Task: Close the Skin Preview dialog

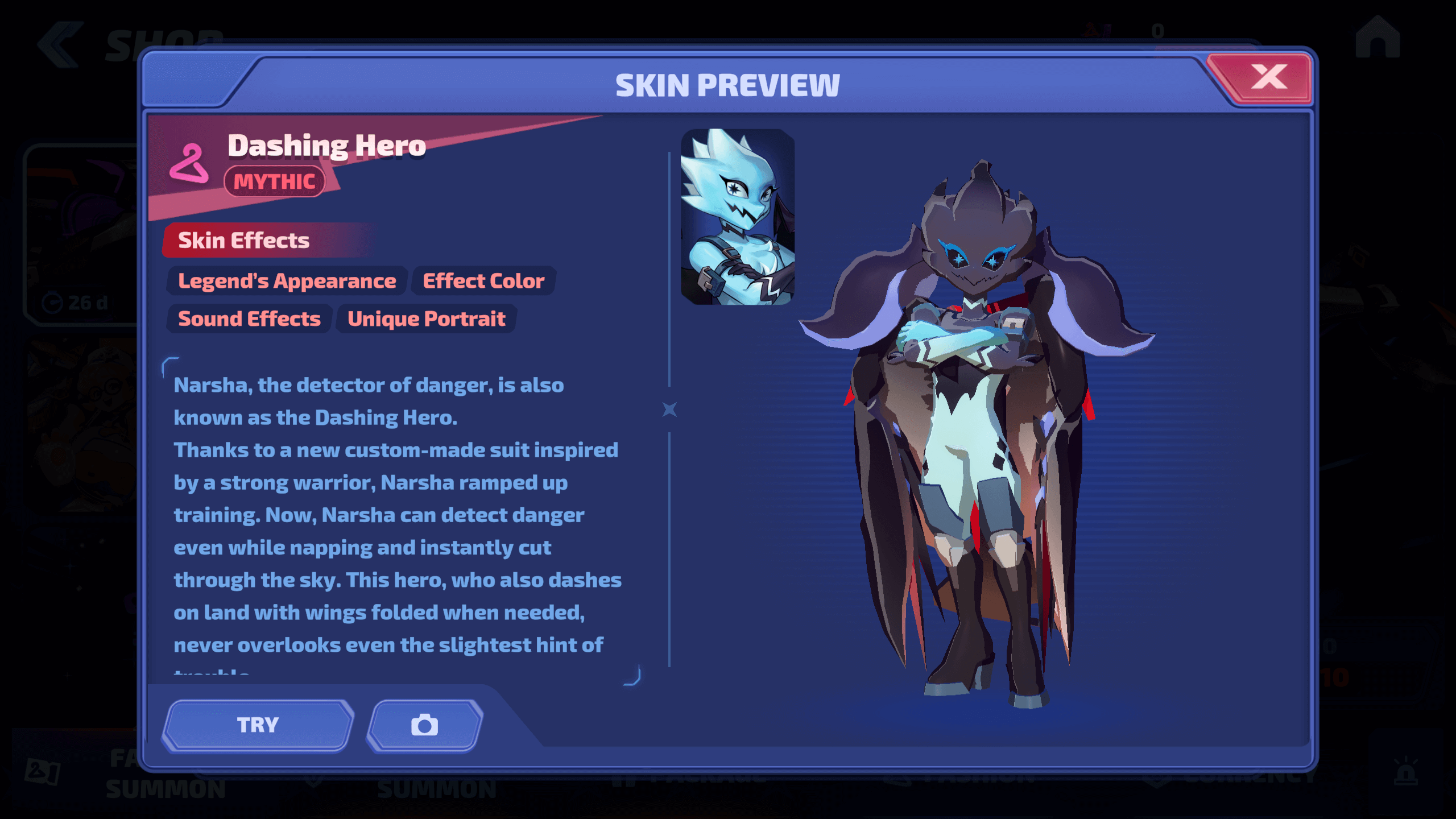Action: (1268, 78)
